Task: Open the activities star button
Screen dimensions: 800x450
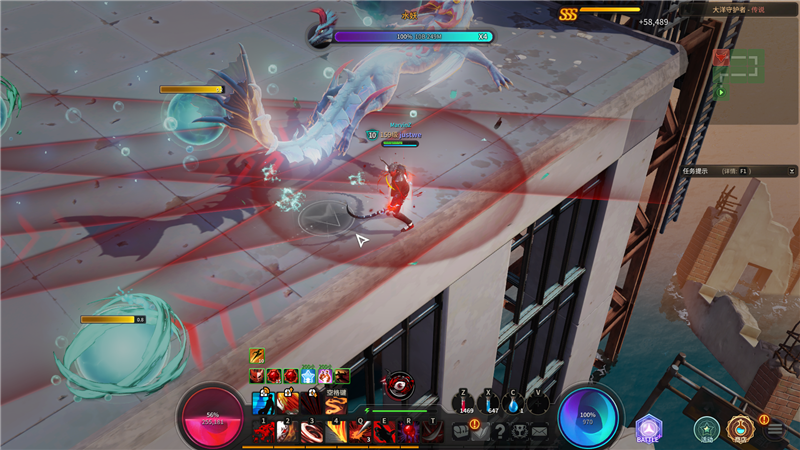Action: (x=707, y=429)
